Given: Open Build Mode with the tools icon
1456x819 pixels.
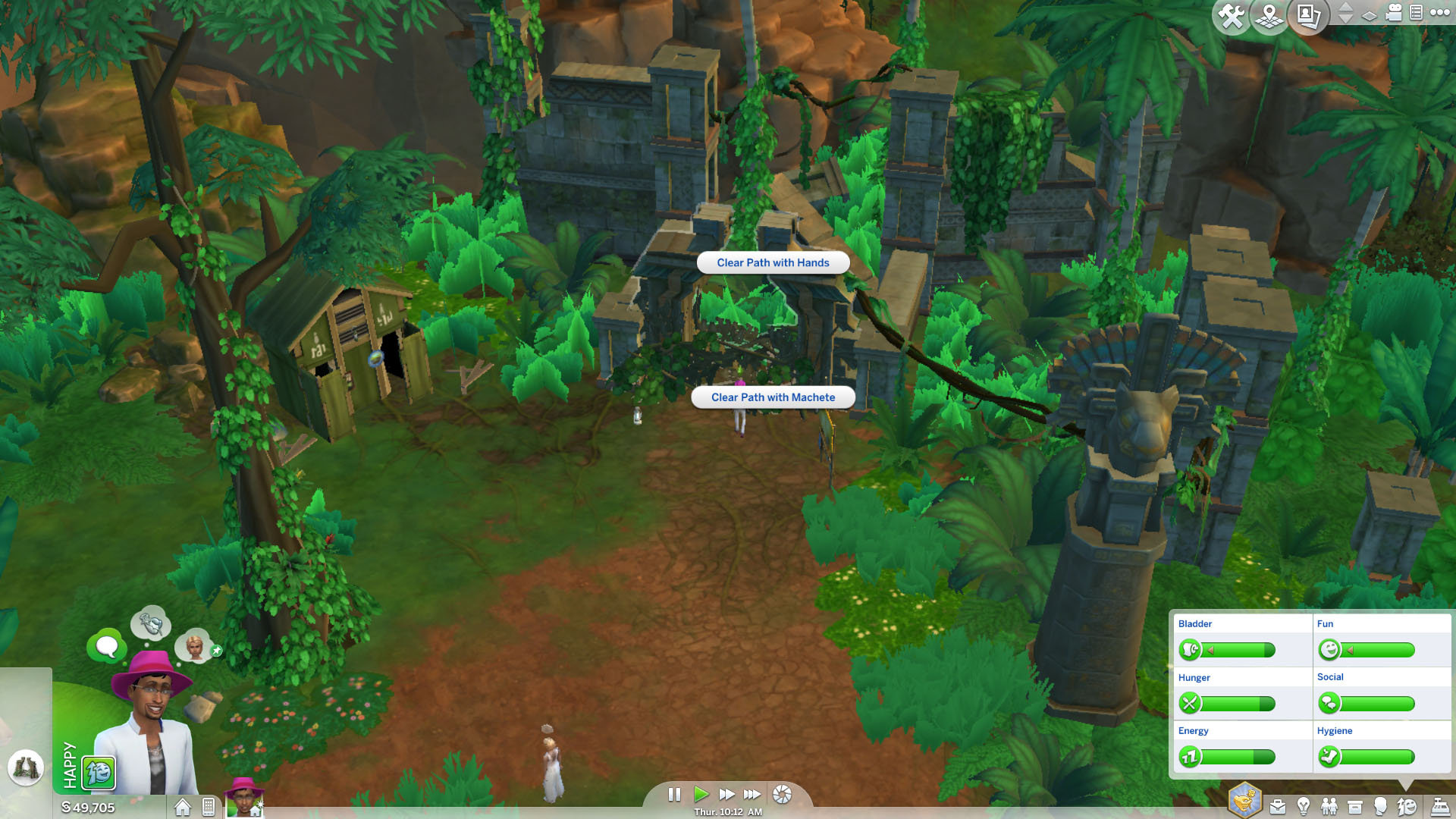Looking at the screenshot, I should 1232,13.
